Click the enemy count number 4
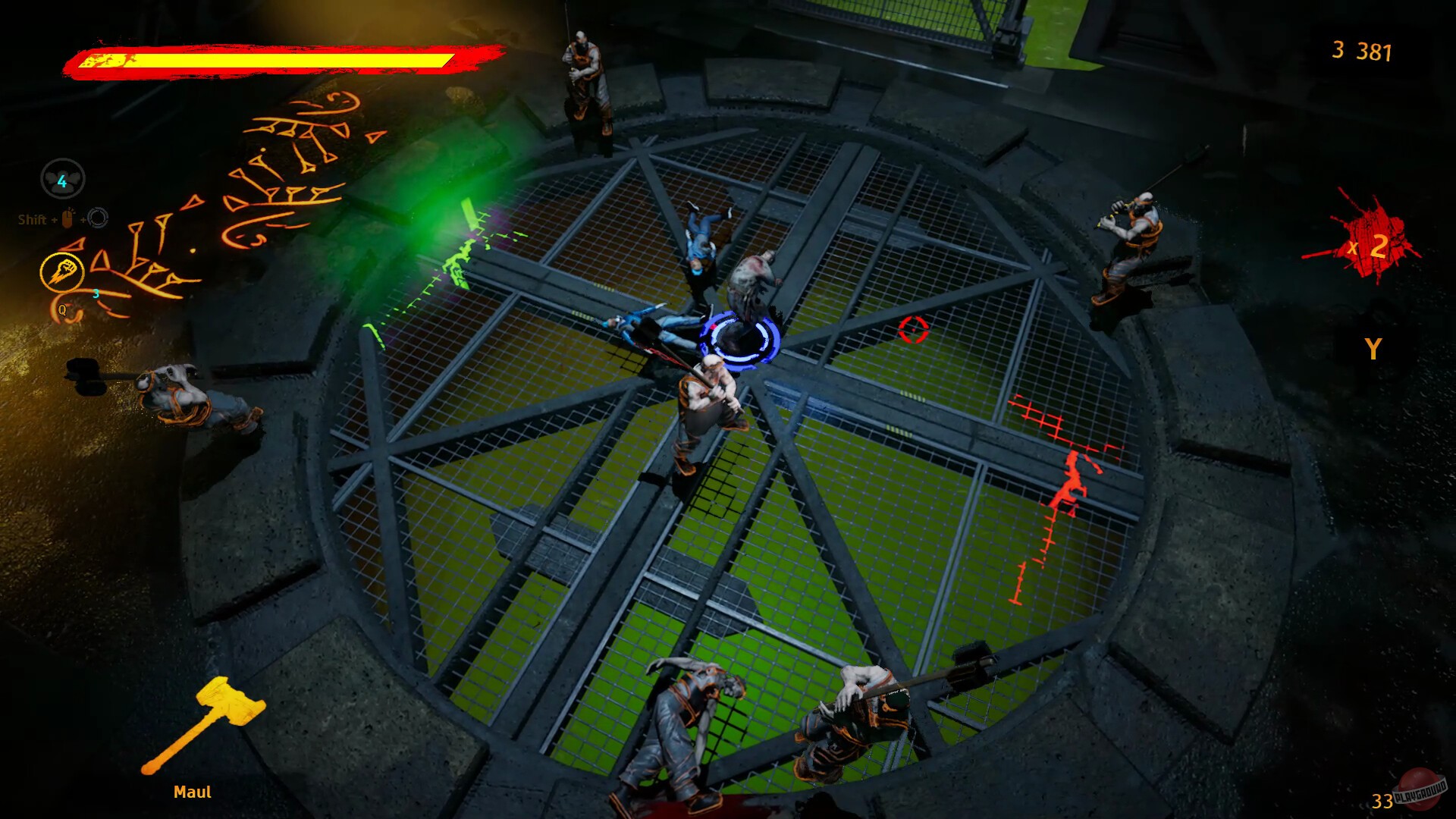The image size is (1456, 819). click(61, 180)
